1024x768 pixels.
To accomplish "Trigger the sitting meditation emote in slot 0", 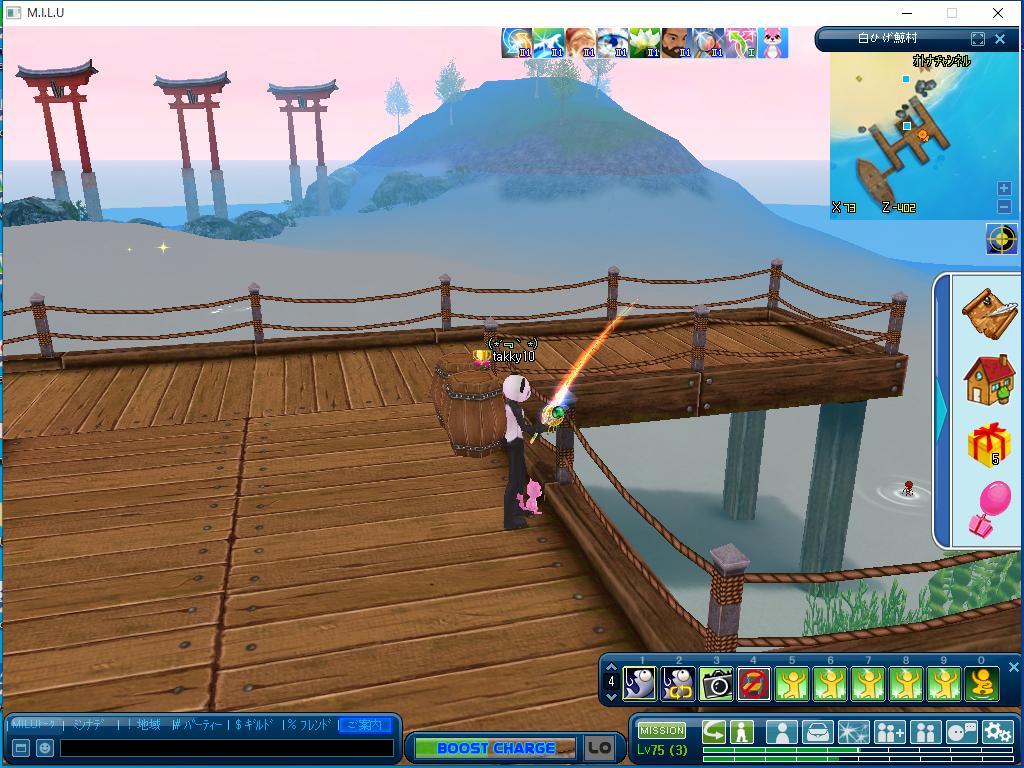I will click(982, 684).
